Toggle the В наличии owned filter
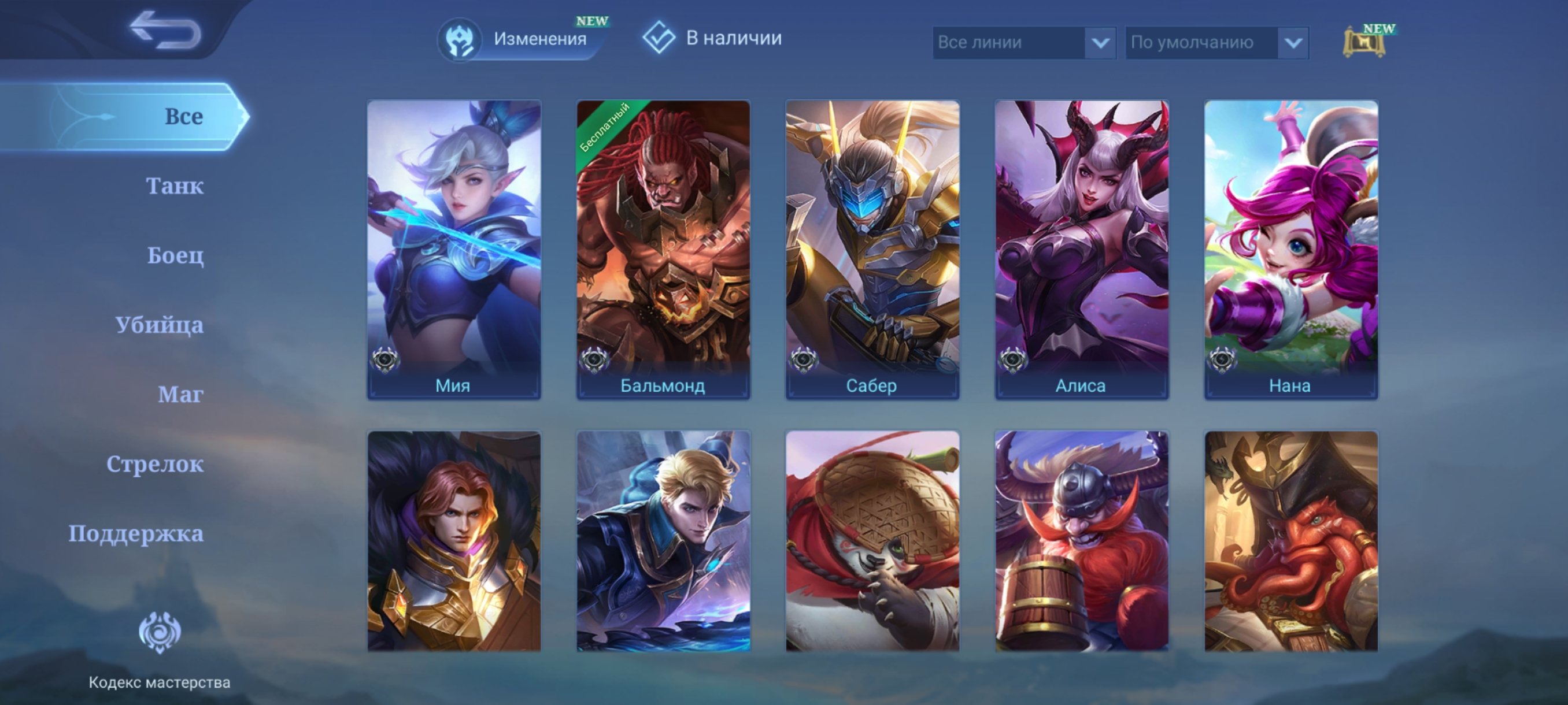Viewport: 1568px width, 705px height. click(712, 38)
